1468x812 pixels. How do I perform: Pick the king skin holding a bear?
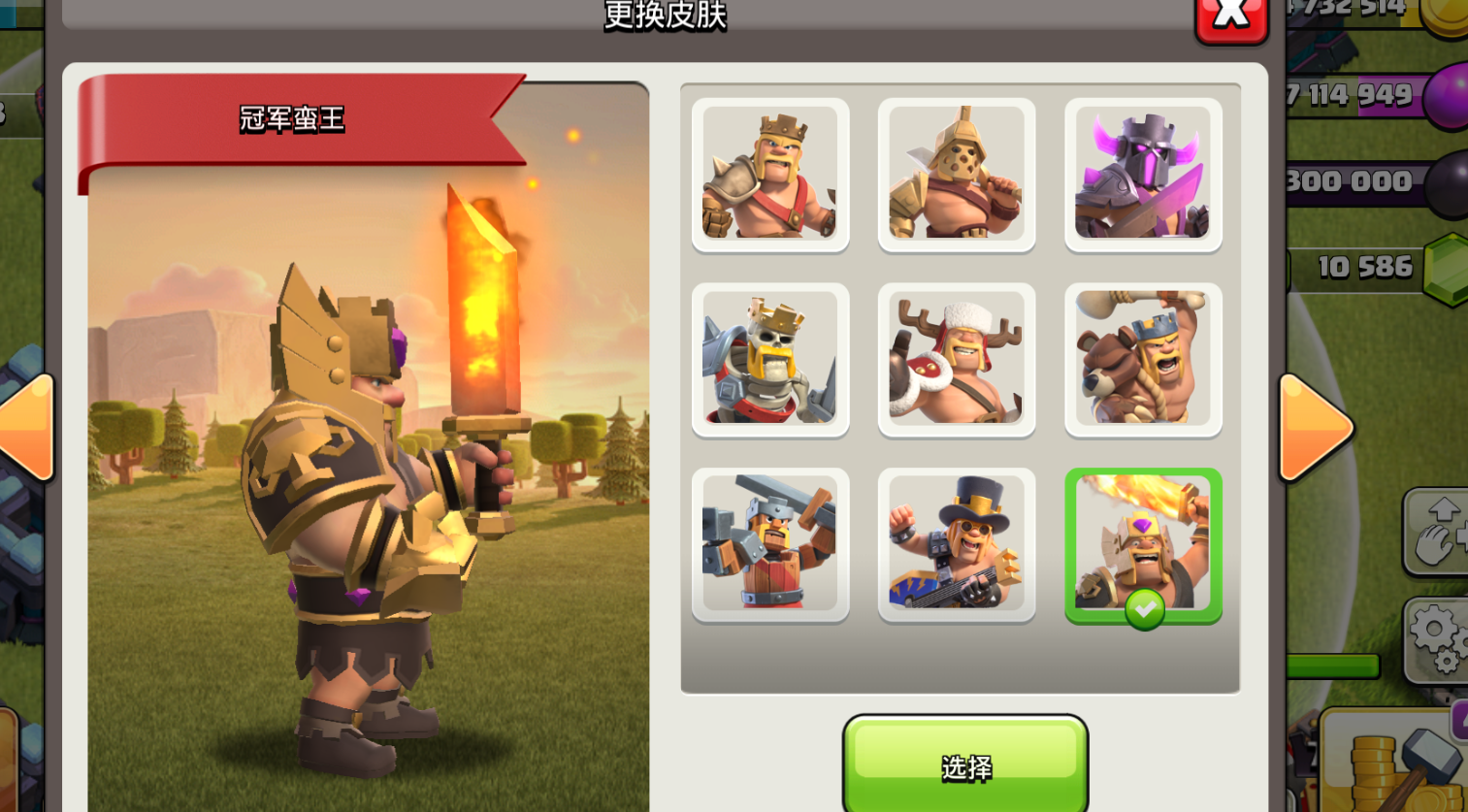point(1142,359)
